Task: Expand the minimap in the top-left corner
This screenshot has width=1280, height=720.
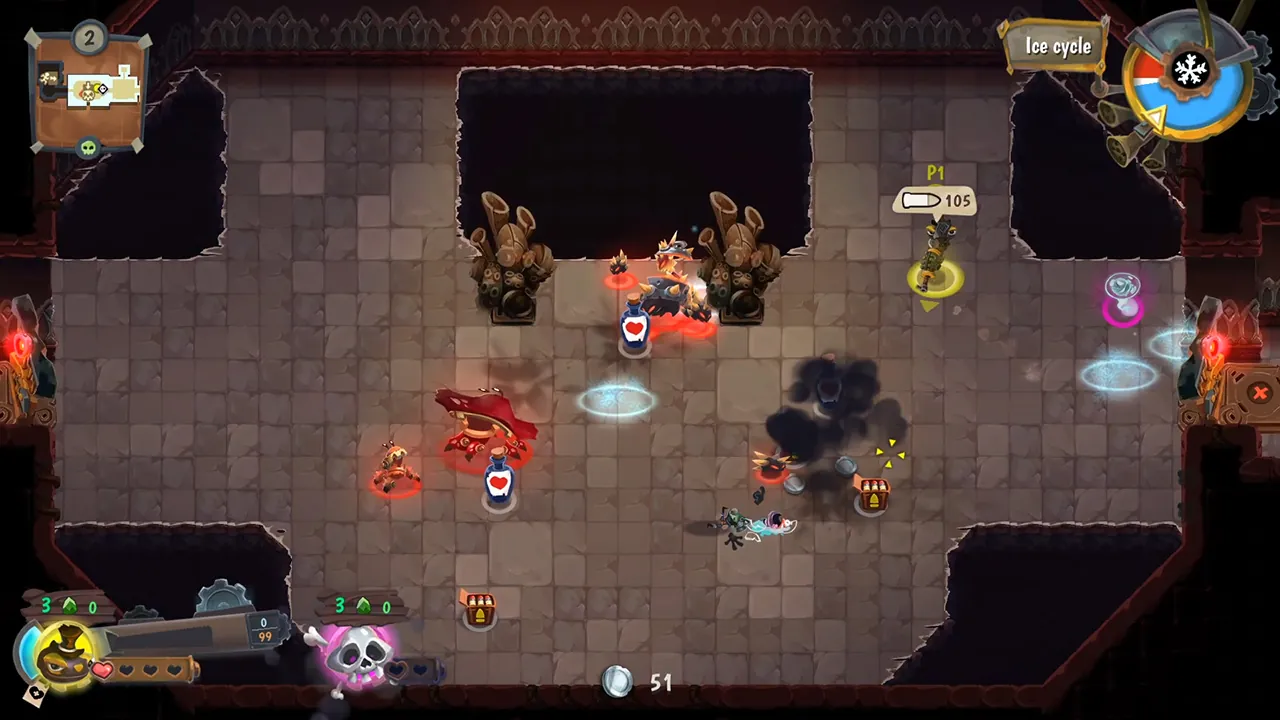Action: tap(87, 90)
